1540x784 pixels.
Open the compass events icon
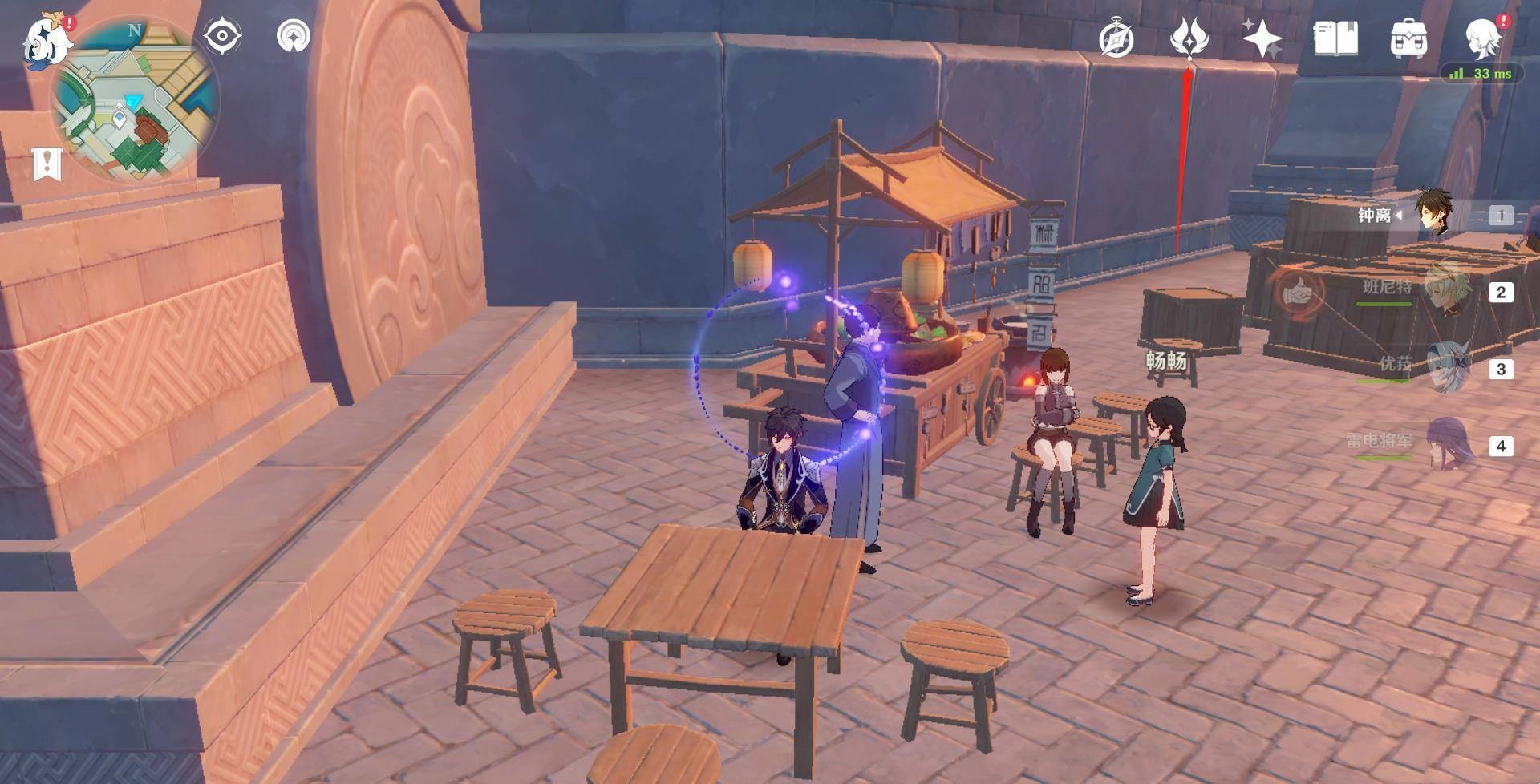(x=1116, y=38)
